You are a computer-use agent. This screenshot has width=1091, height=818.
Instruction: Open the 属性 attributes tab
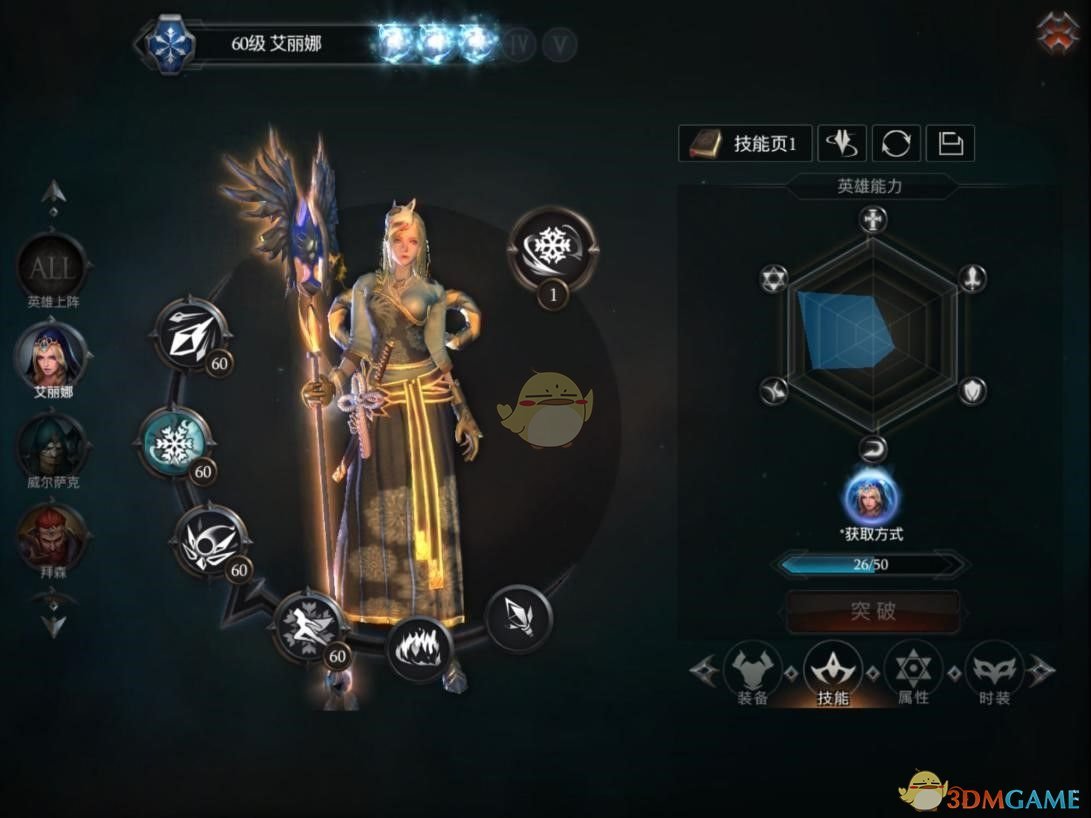913,673
